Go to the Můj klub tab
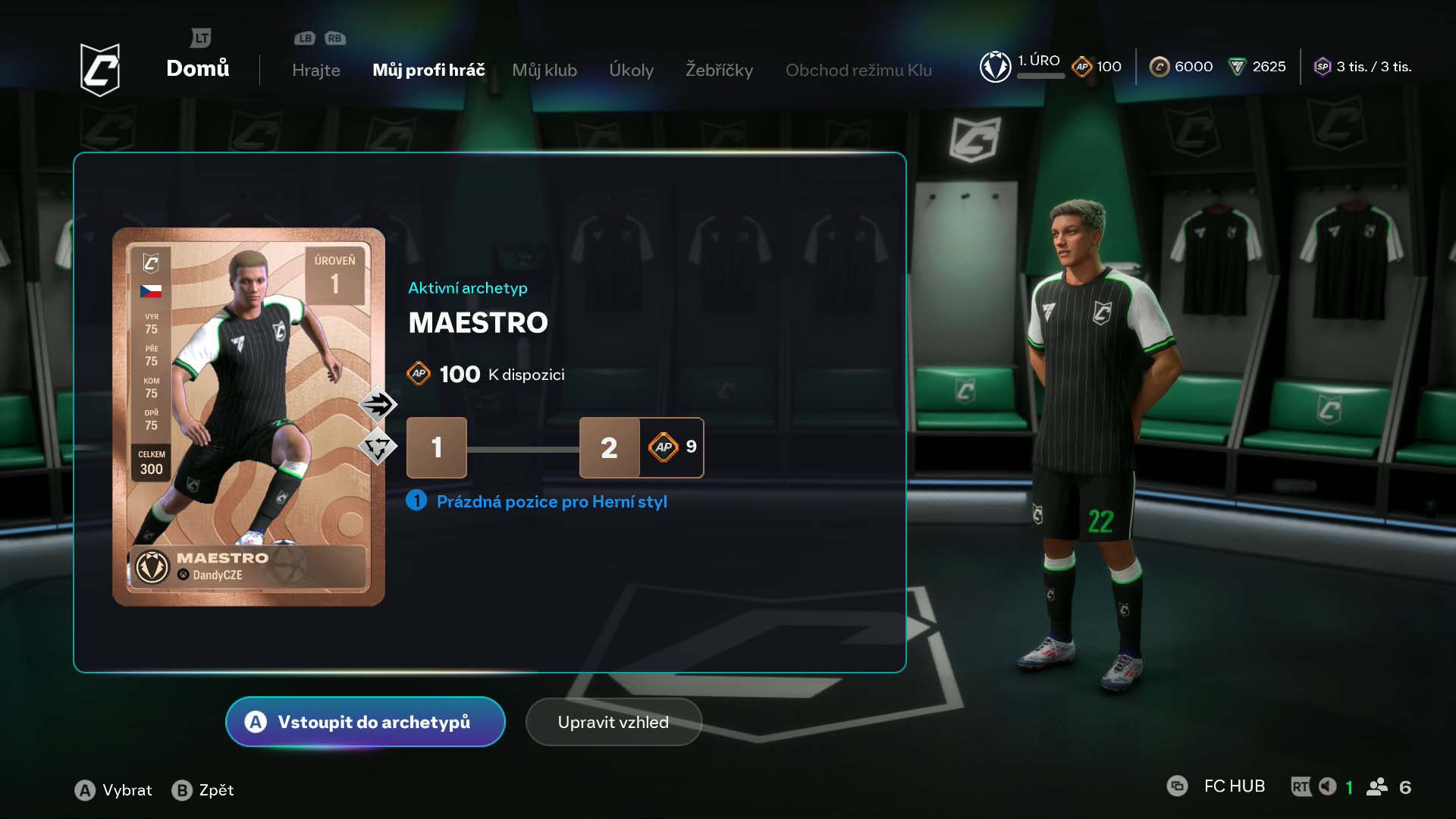1456x819 pixels. (x=544, y=70)
